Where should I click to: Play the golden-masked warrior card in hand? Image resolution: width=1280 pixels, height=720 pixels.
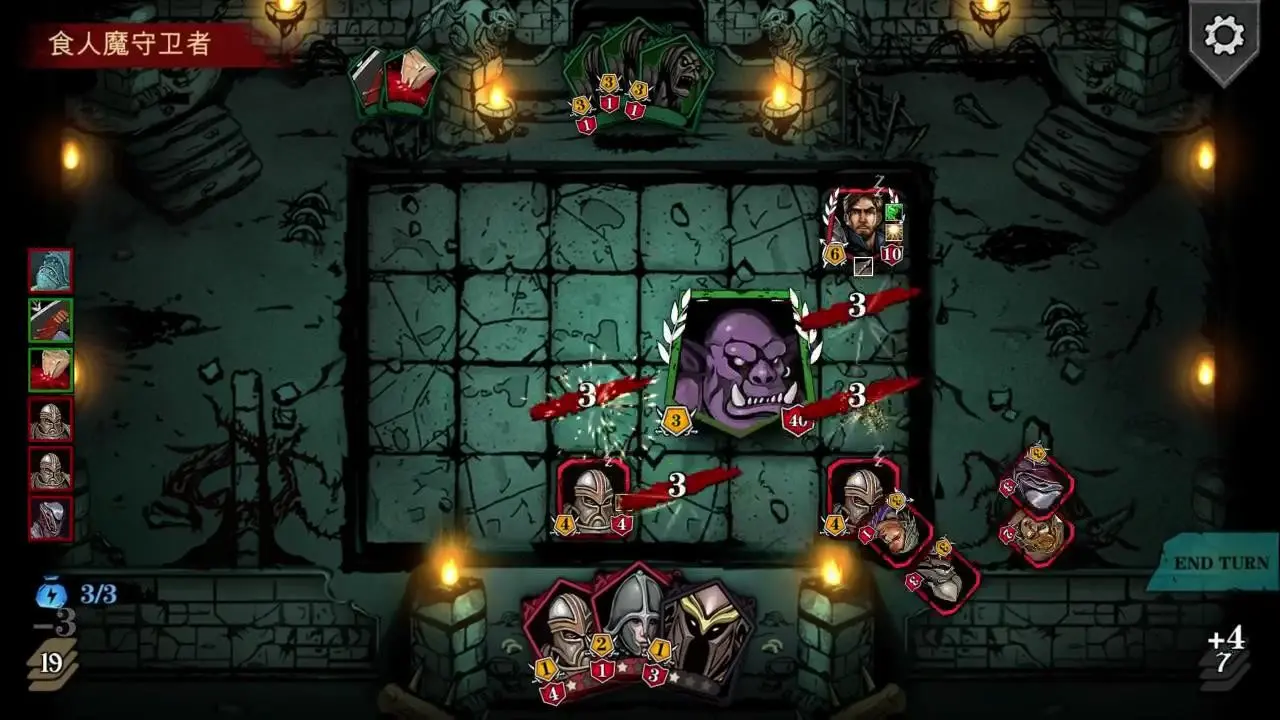[x=710, y=635]
